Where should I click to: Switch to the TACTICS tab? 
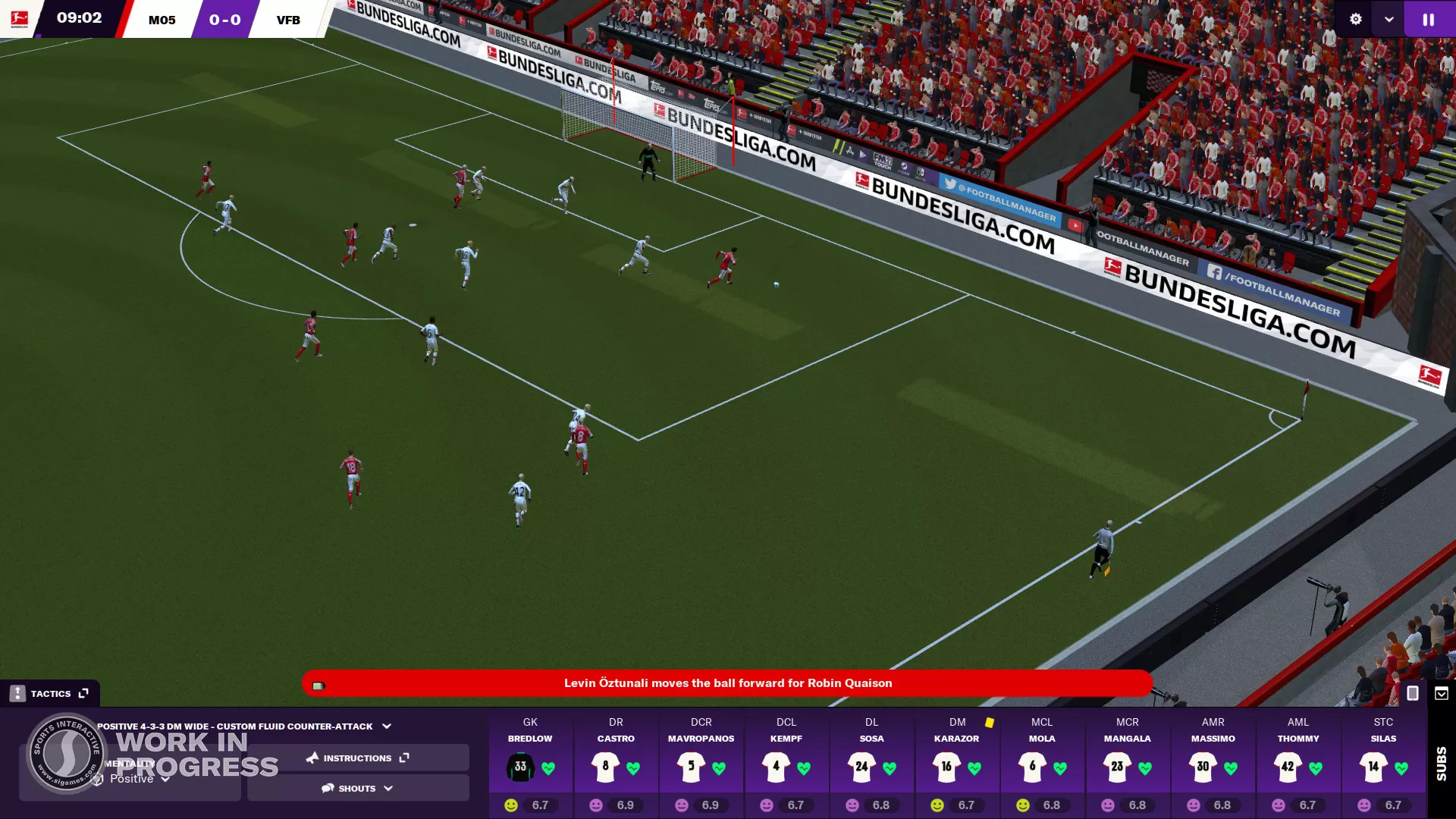click(51, 693)
